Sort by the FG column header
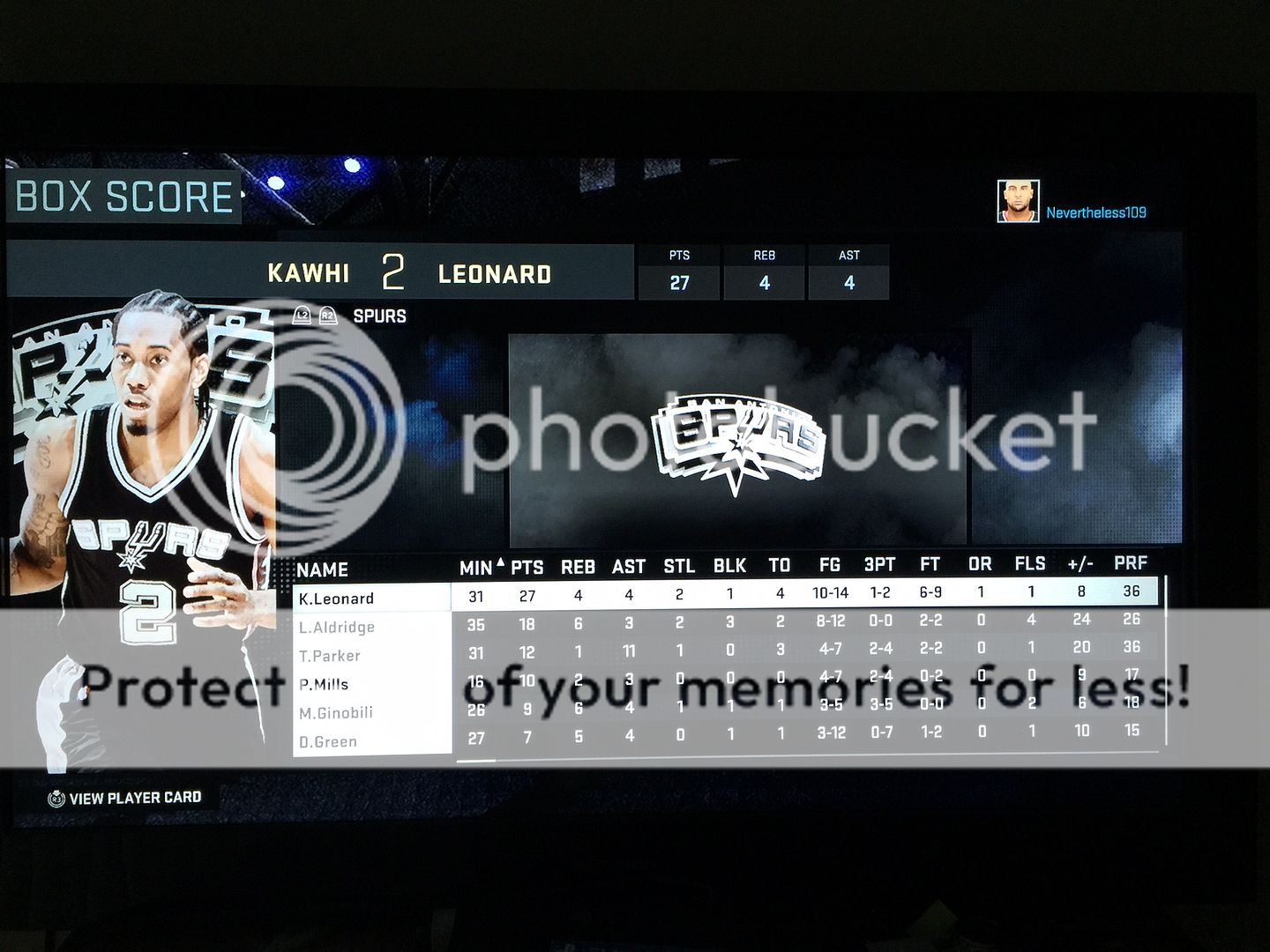This screenshot has height=952, width=1270. (x=830, y=565)
